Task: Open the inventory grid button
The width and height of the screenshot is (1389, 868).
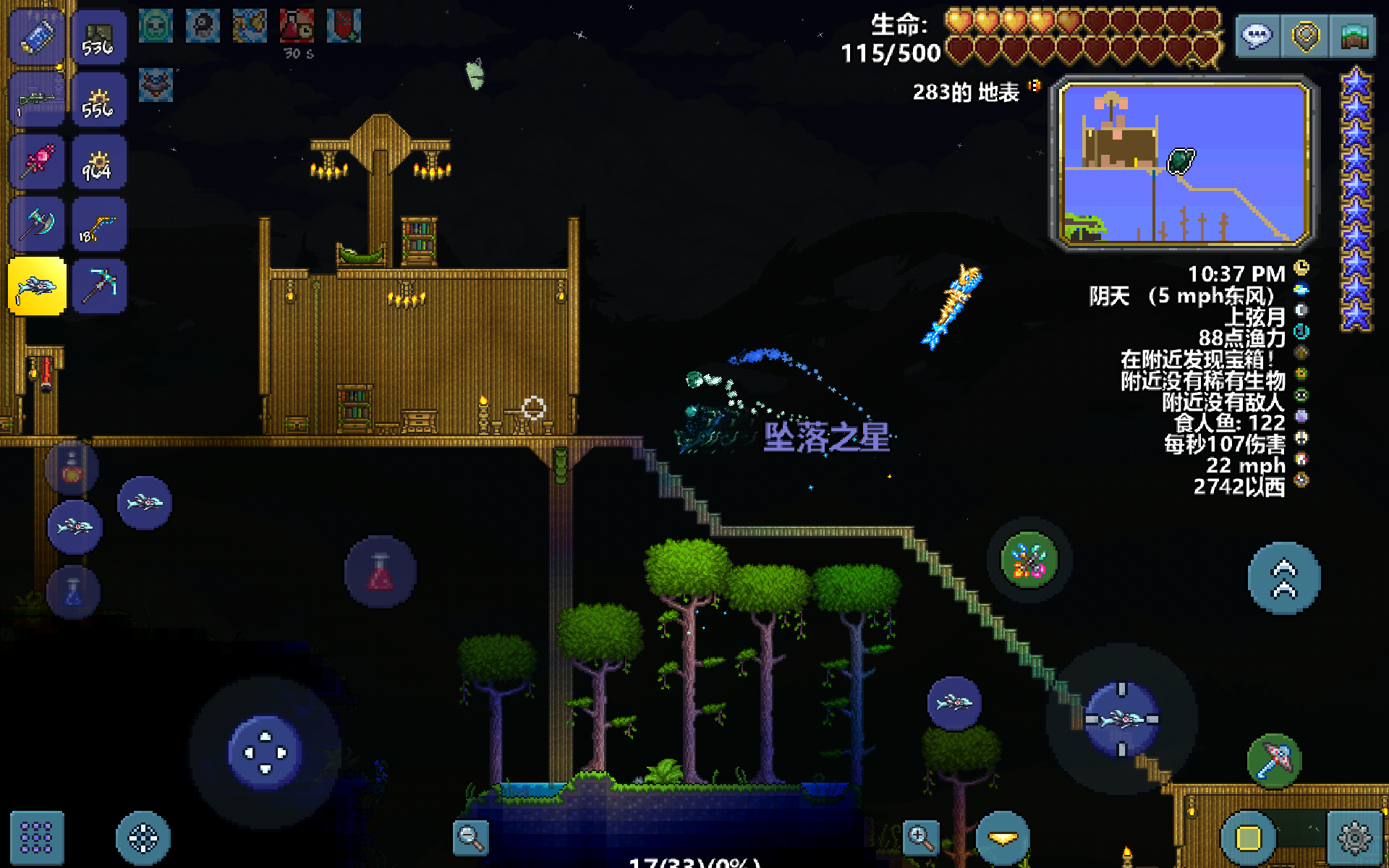Action: coord(36,838)
